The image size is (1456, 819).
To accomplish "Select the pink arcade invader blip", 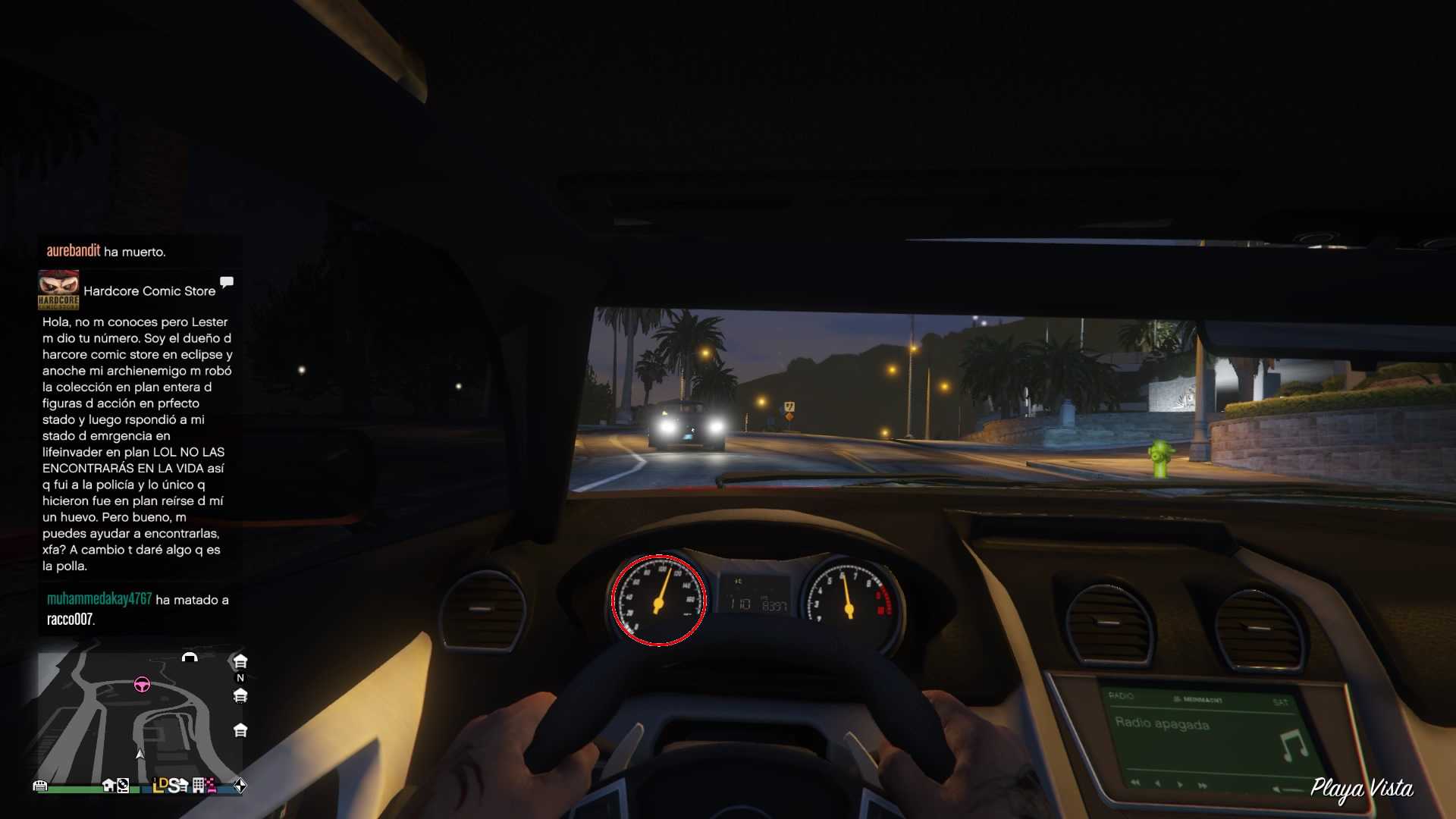I will tap(211, 786).
